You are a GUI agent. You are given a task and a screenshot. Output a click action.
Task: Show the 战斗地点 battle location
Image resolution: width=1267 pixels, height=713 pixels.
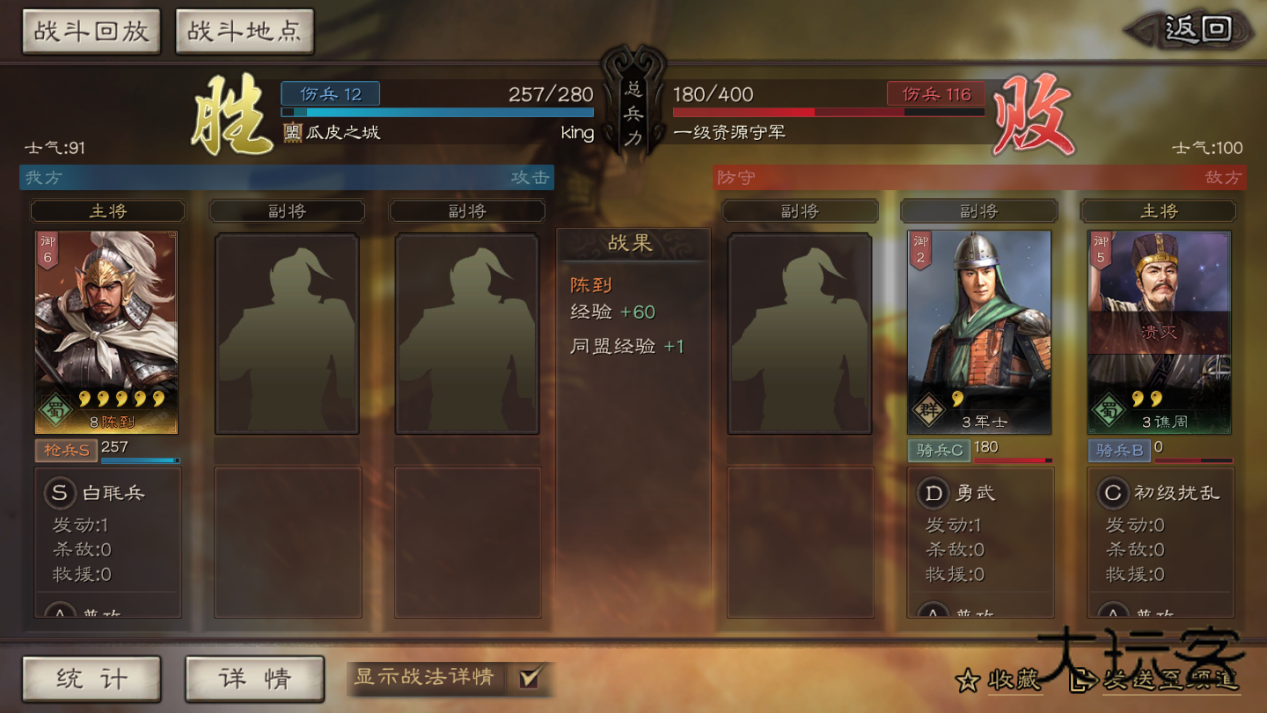pyautogui.click(x=244, y=32)
